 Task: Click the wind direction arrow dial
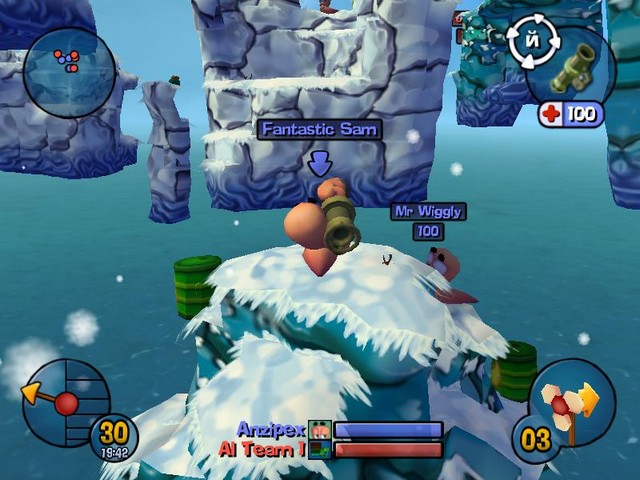62,400
